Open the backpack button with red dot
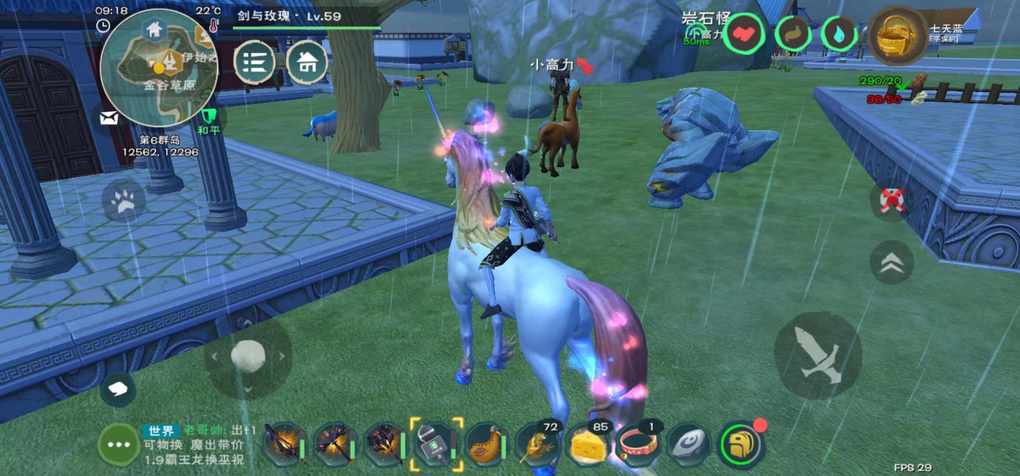This screenshot has width=1020, height=476. (741, 443)
